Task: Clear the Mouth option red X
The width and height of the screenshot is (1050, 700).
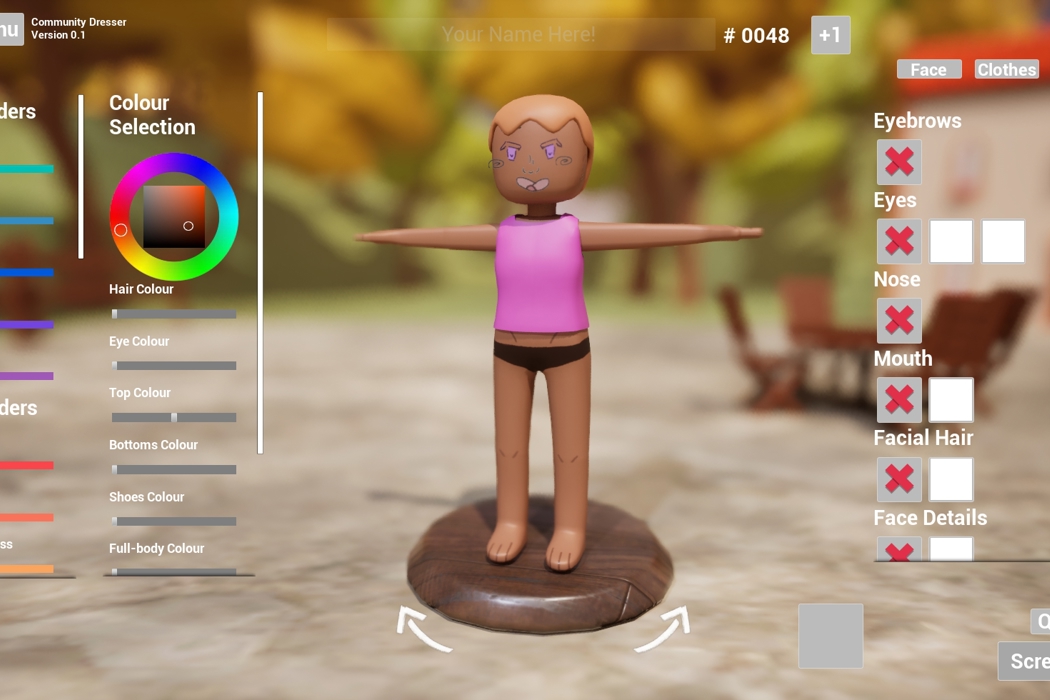Action: 899,400
